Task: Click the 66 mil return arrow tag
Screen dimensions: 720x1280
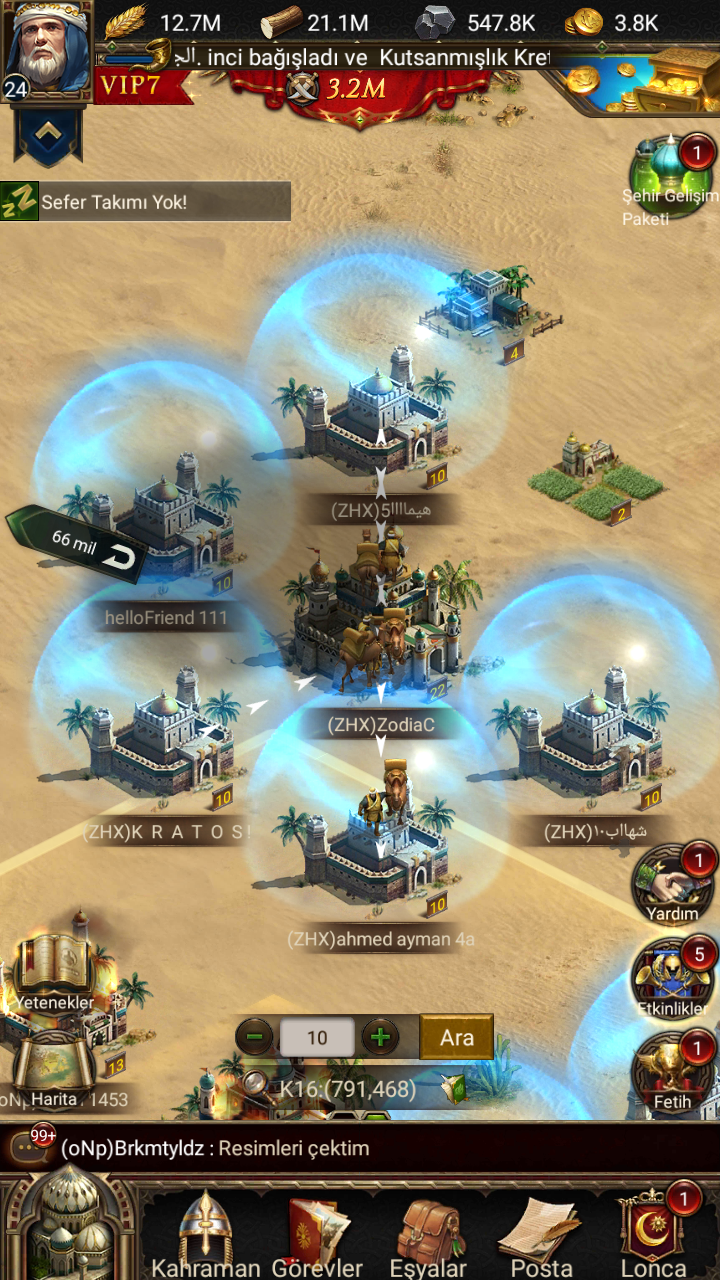Action: point(79,544)
